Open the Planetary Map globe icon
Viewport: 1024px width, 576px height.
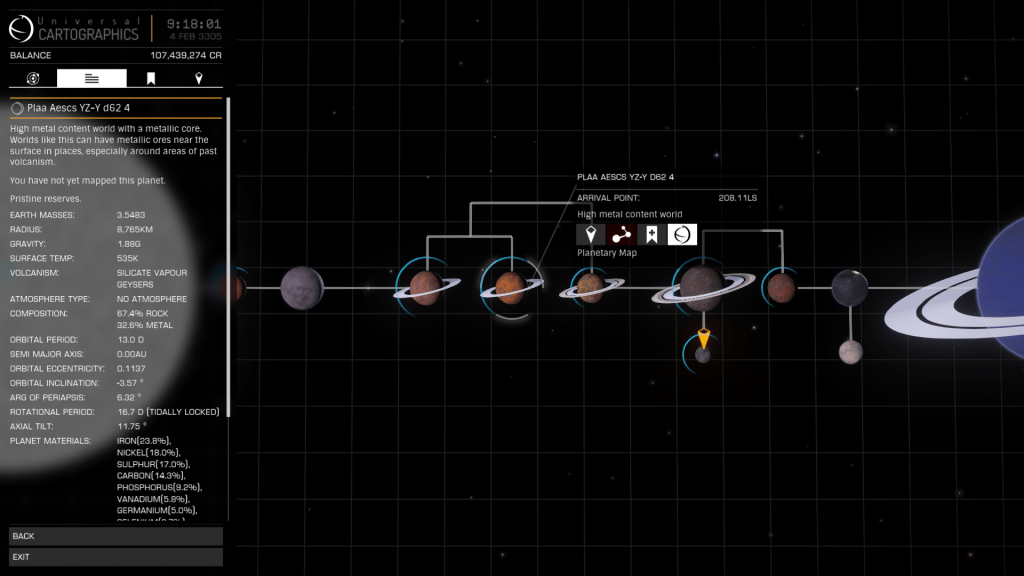(x=682, y=234)
